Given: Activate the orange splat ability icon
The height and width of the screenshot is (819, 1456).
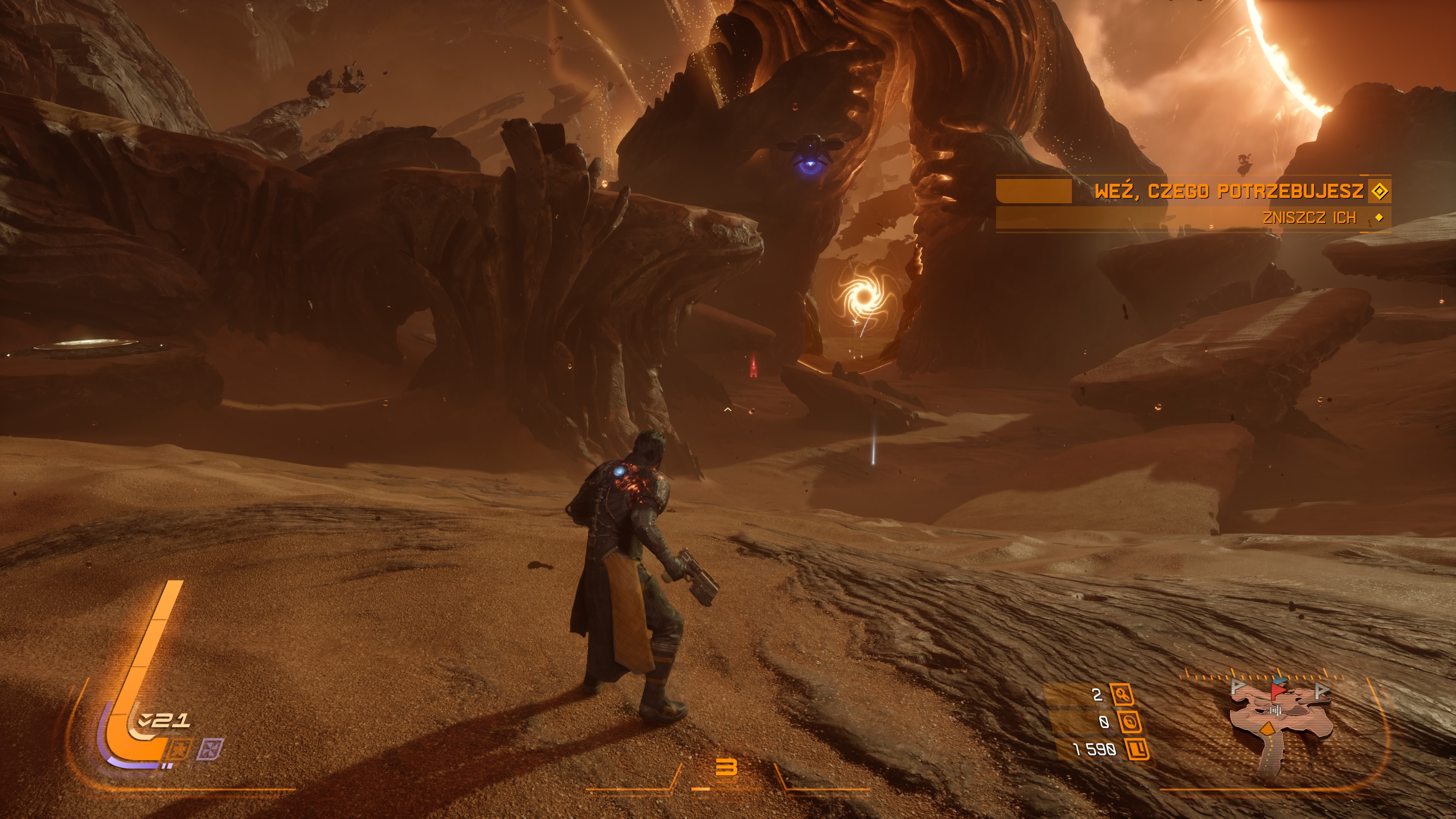Looking at the screenshot, I should point(179,750).
